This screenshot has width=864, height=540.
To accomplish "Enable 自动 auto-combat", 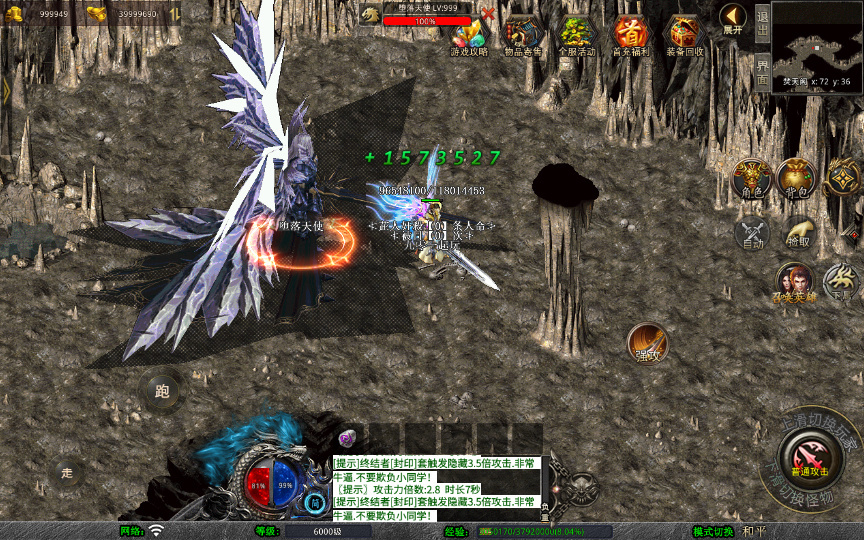I will [752, 233].
